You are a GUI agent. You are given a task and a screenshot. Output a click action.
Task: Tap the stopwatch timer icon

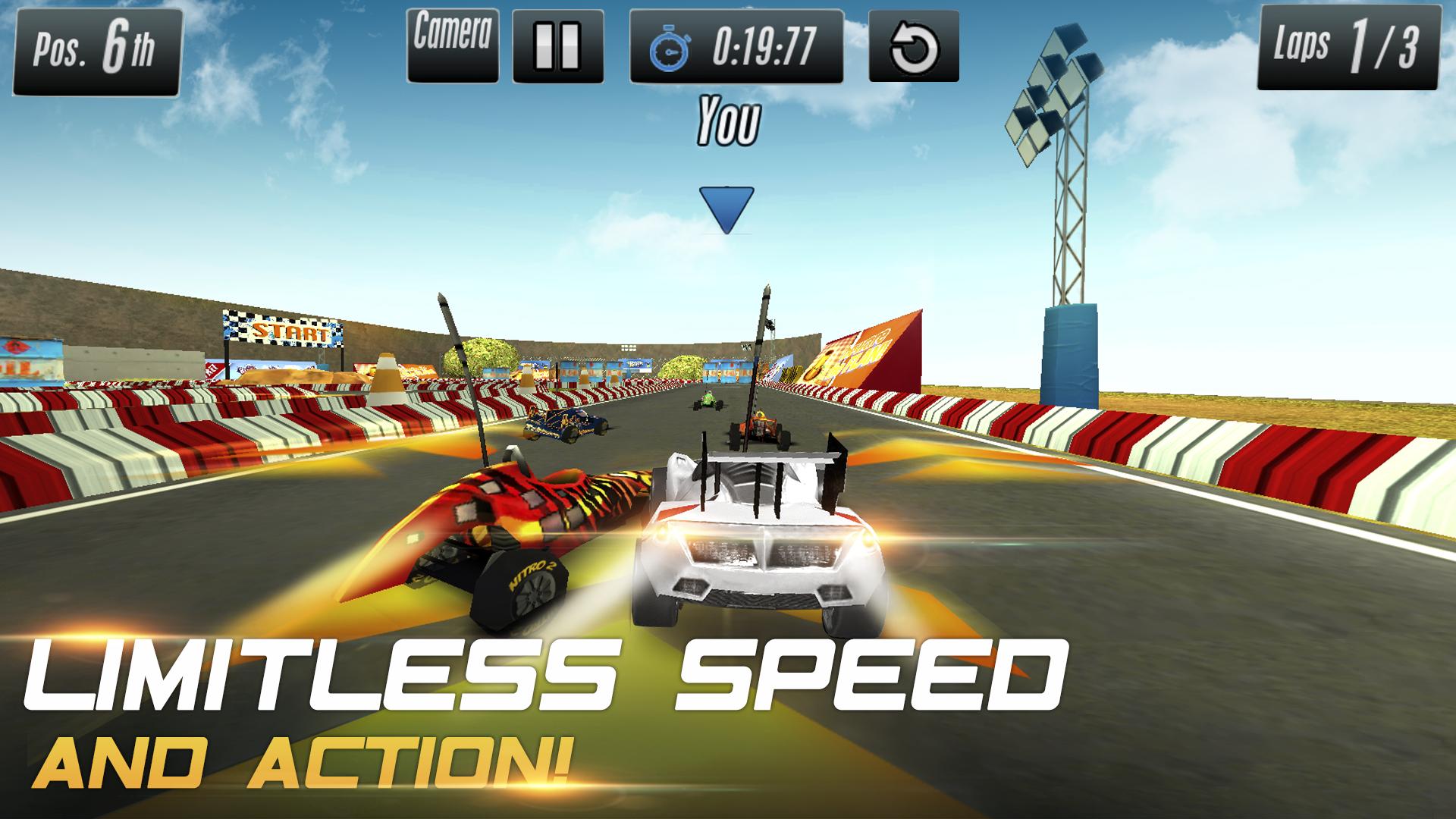[670, 45]
